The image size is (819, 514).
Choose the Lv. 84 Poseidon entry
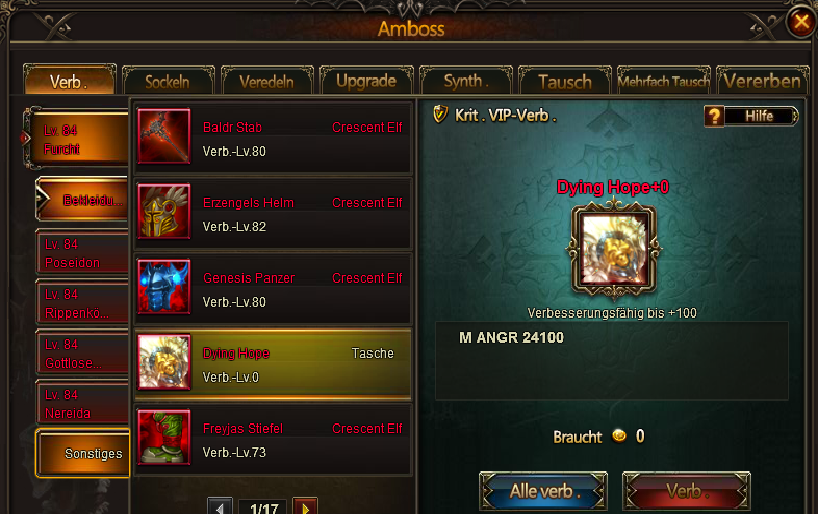[x=82, y=254]
